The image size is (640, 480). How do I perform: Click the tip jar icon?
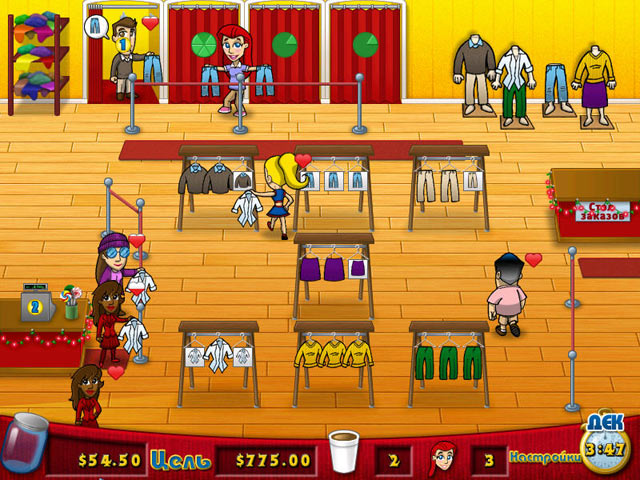pos(25,445)
